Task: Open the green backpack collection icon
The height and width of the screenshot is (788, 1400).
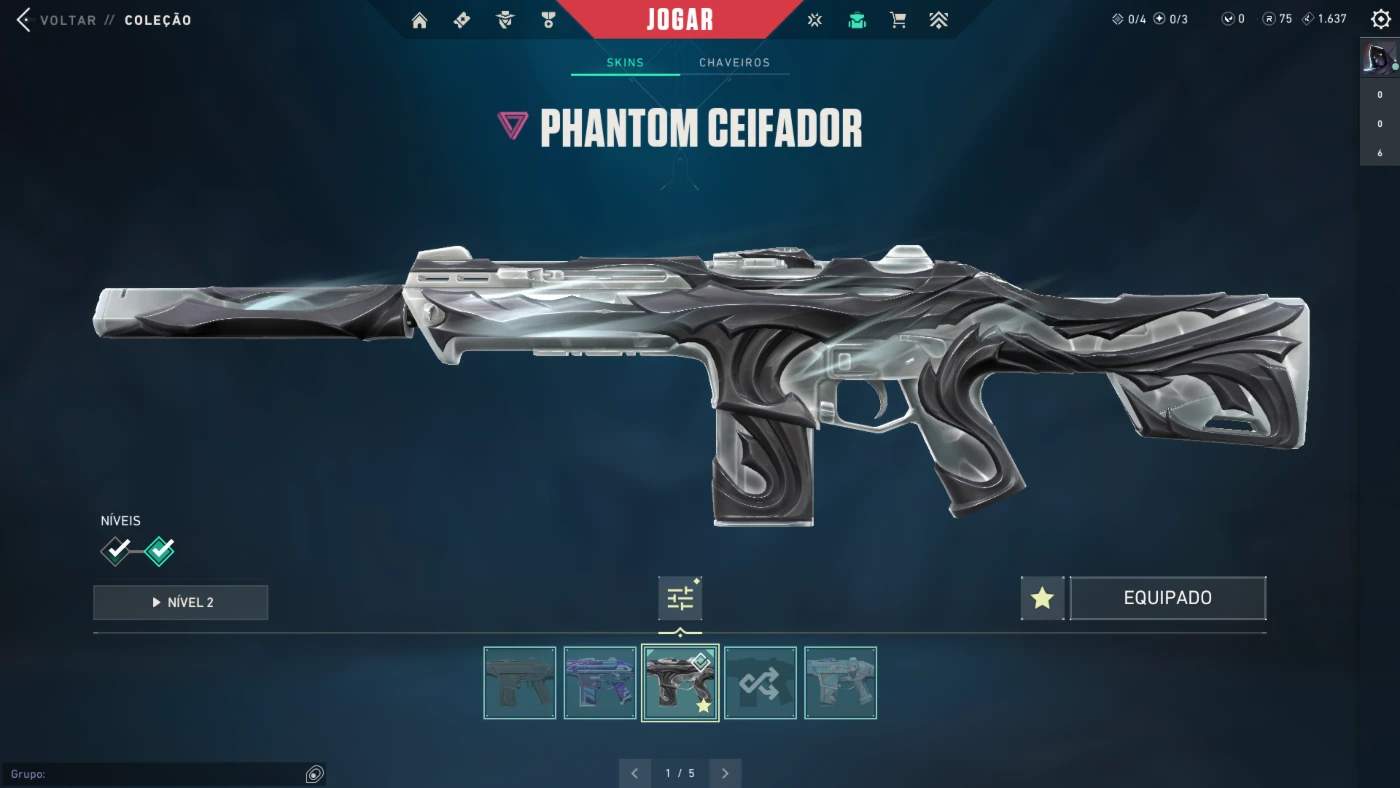Action: point(857,20)
